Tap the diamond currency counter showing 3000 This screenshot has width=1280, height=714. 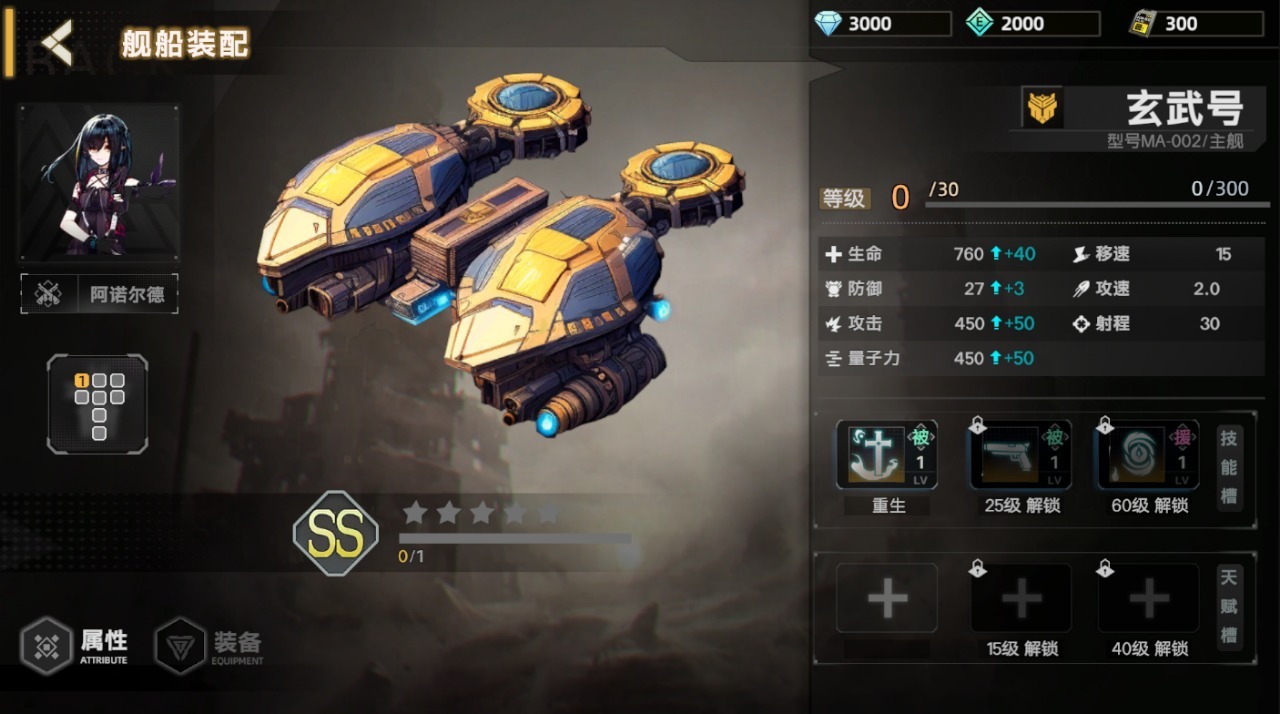pos(882,24)
